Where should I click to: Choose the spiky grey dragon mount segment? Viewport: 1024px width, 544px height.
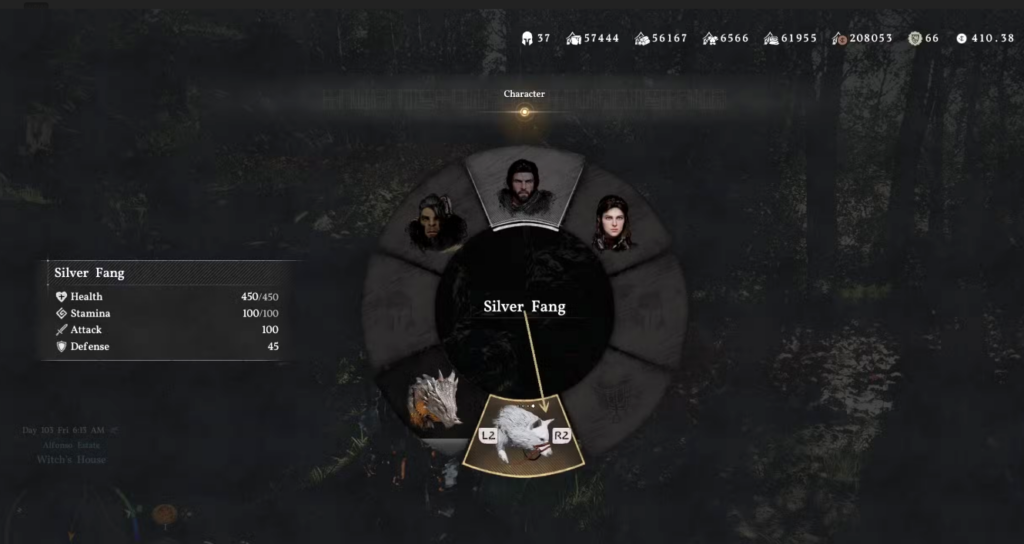click(434, 400)
